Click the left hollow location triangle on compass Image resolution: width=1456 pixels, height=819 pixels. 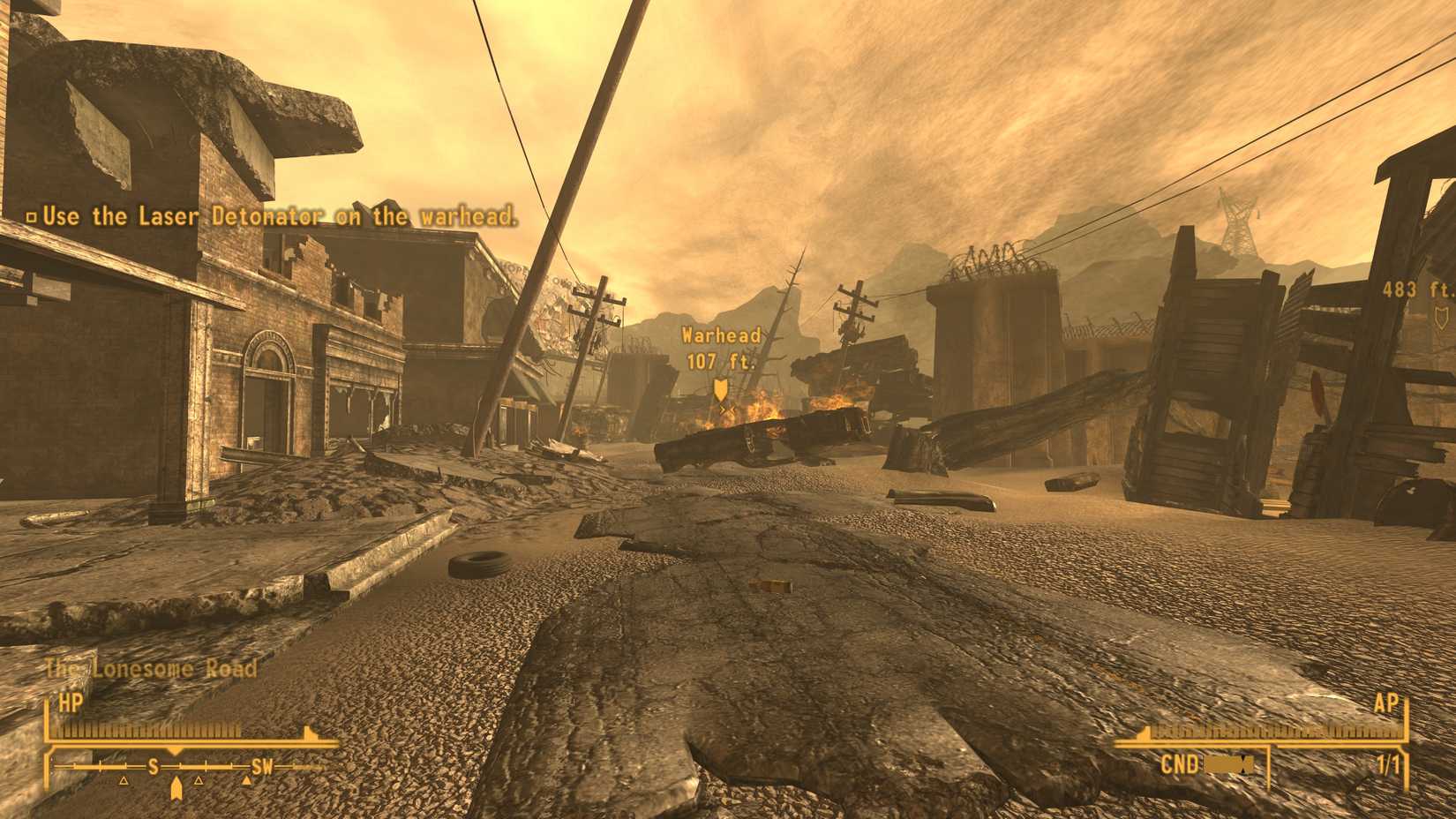[x=124, y=781]
